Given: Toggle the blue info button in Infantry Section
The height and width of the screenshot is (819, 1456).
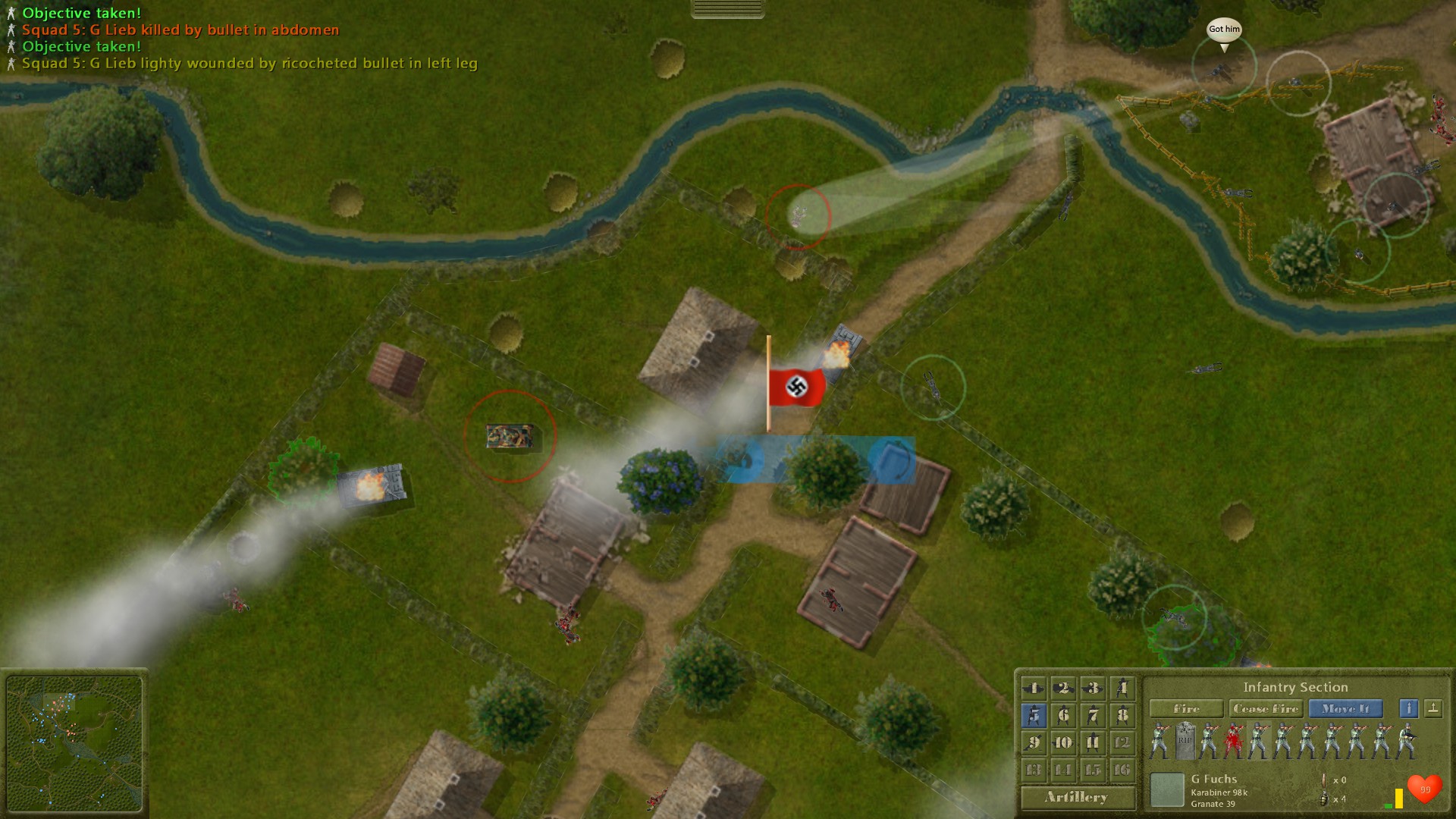Looking at the screenshot, I should [1409, 710].
